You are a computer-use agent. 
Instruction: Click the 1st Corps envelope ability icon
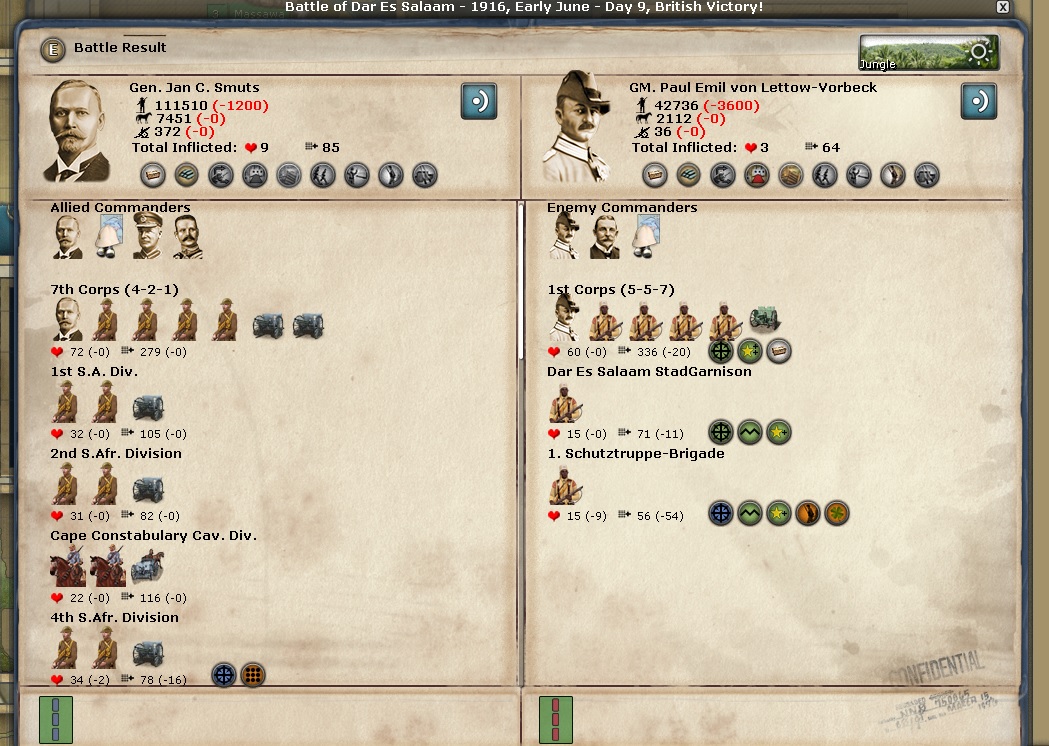[x=778, y=351]
